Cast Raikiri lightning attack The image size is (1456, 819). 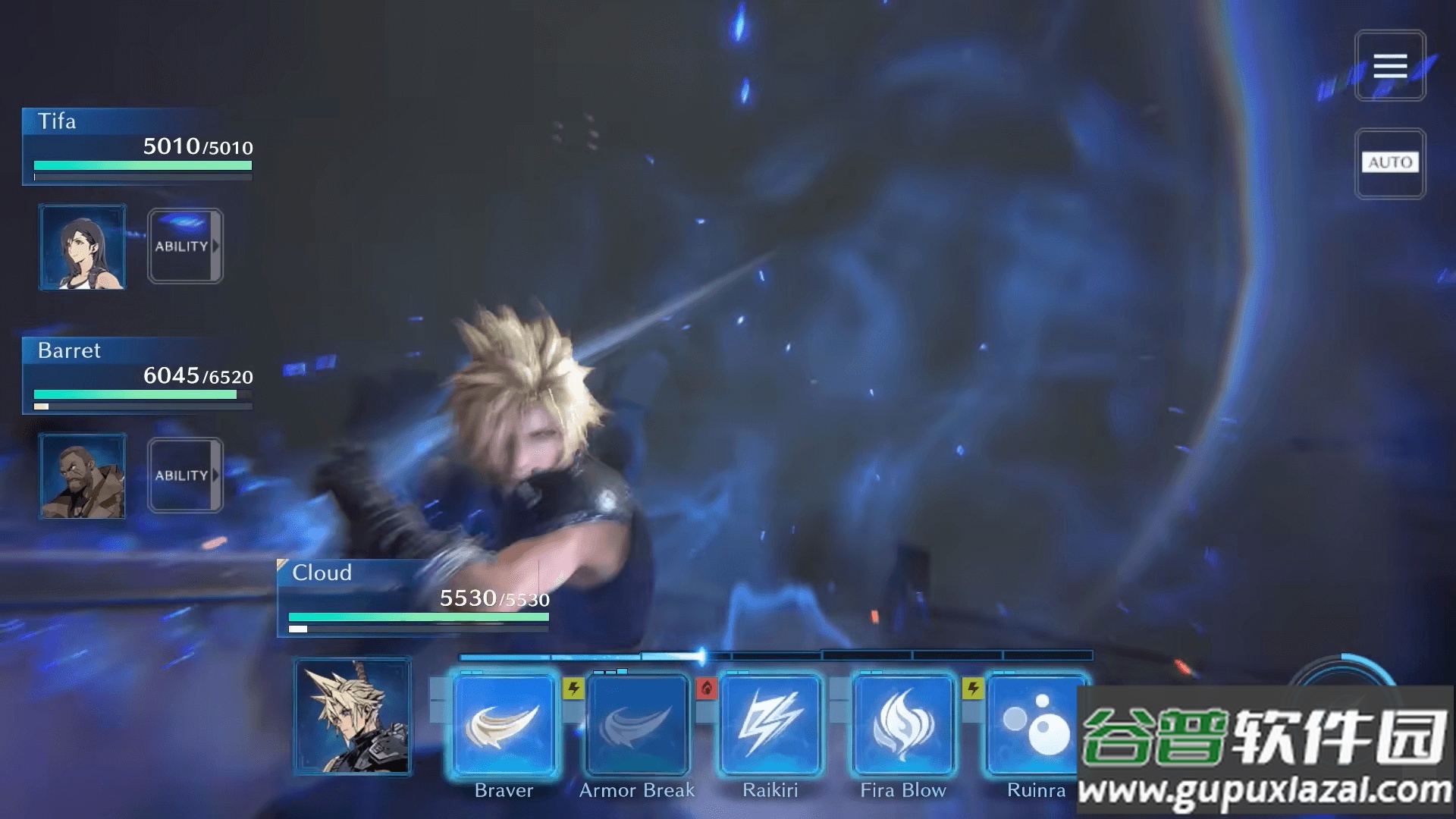click(x=769, y=724)
